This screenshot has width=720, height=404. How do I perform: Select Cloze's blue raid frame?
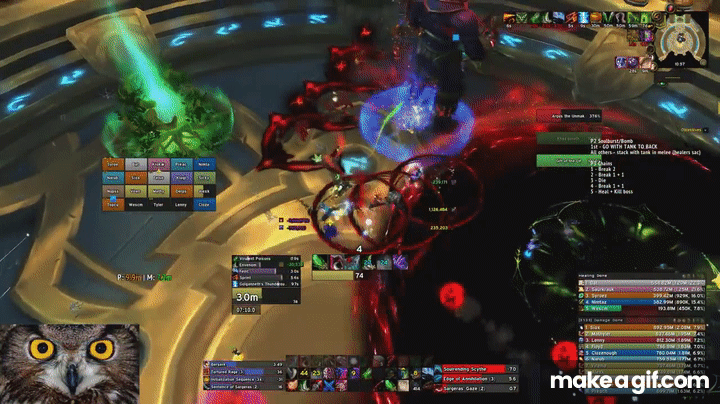tap(204, 204)
